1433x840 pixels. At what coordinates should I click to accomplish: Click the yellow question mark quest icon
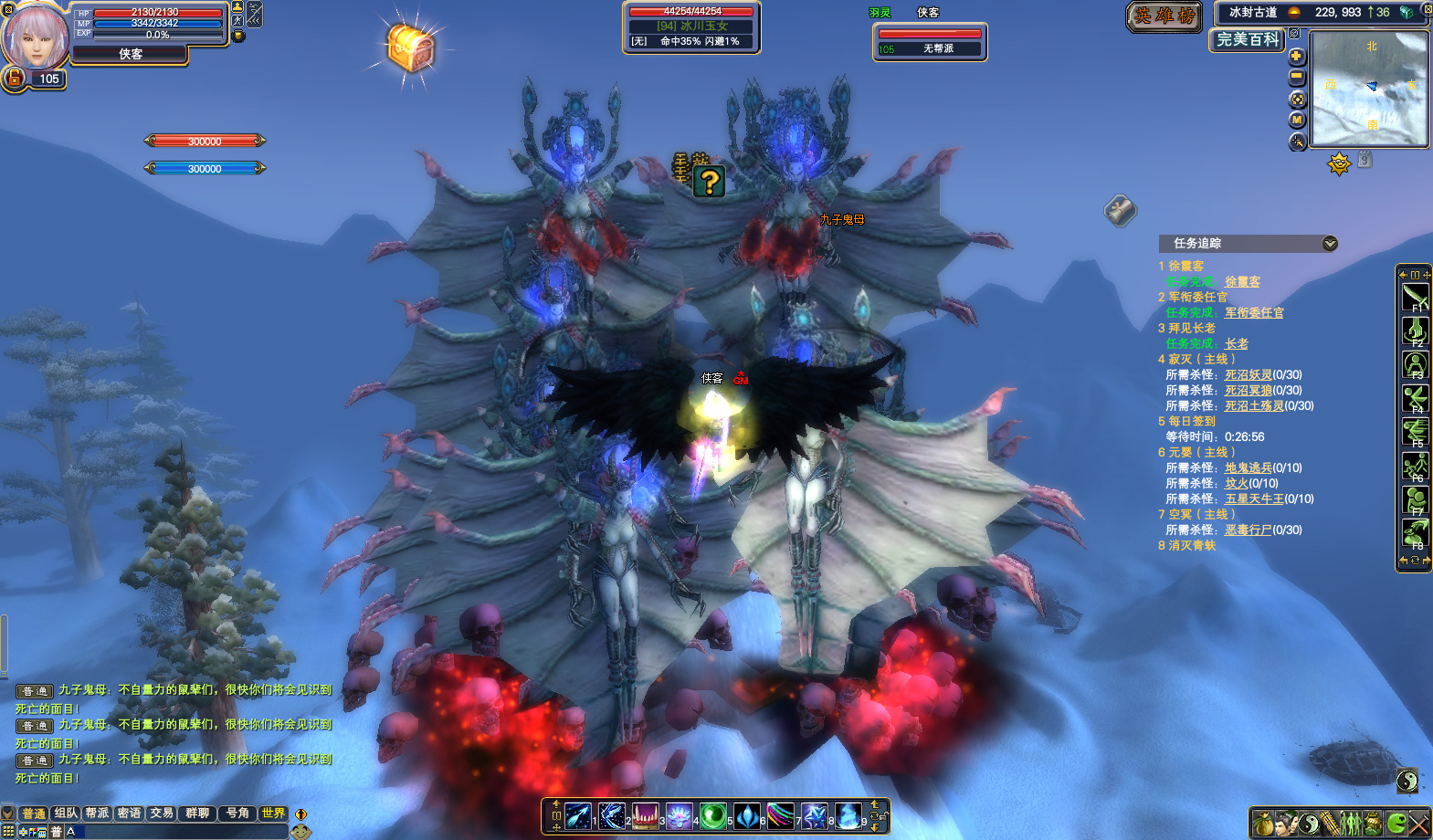coord(709,183)
